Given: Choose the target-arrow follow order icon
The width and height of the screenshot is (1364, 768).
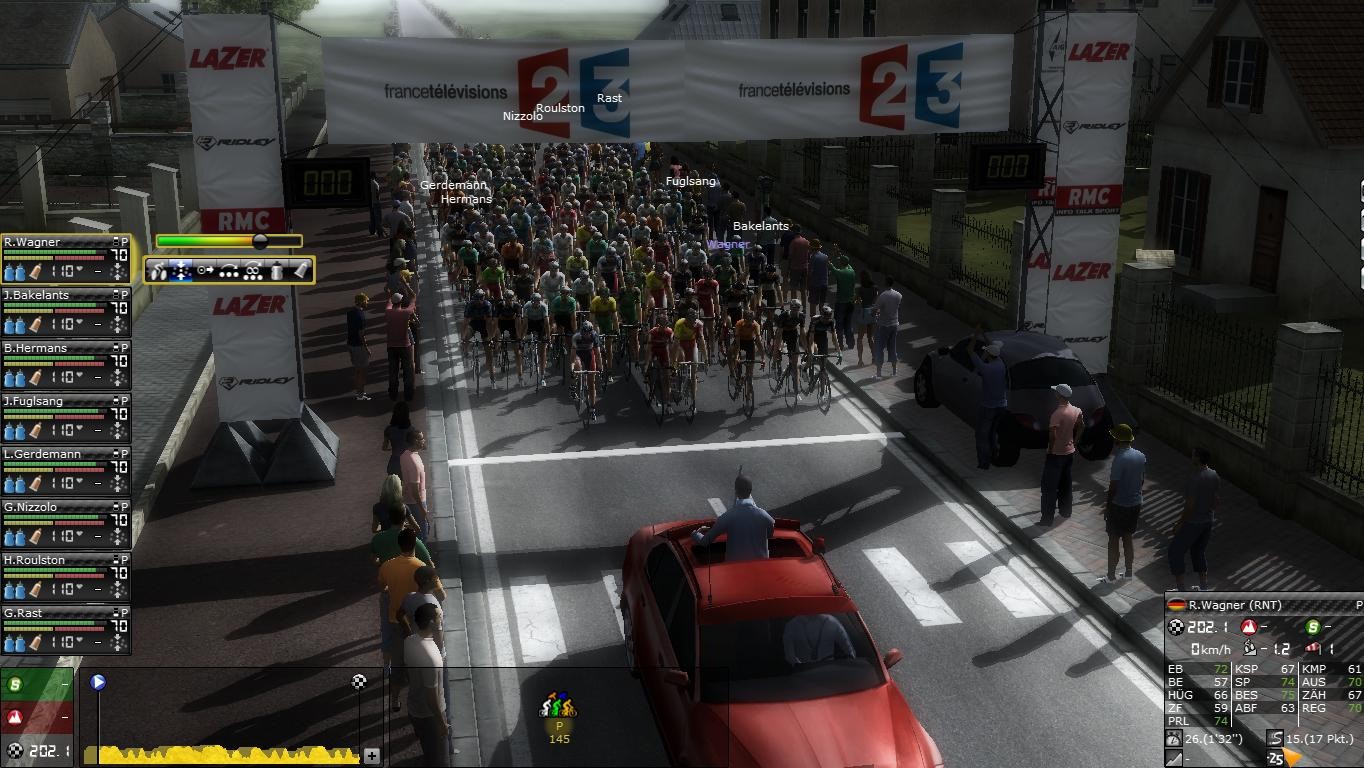Looking at the screenshot, I should [206, 270].
